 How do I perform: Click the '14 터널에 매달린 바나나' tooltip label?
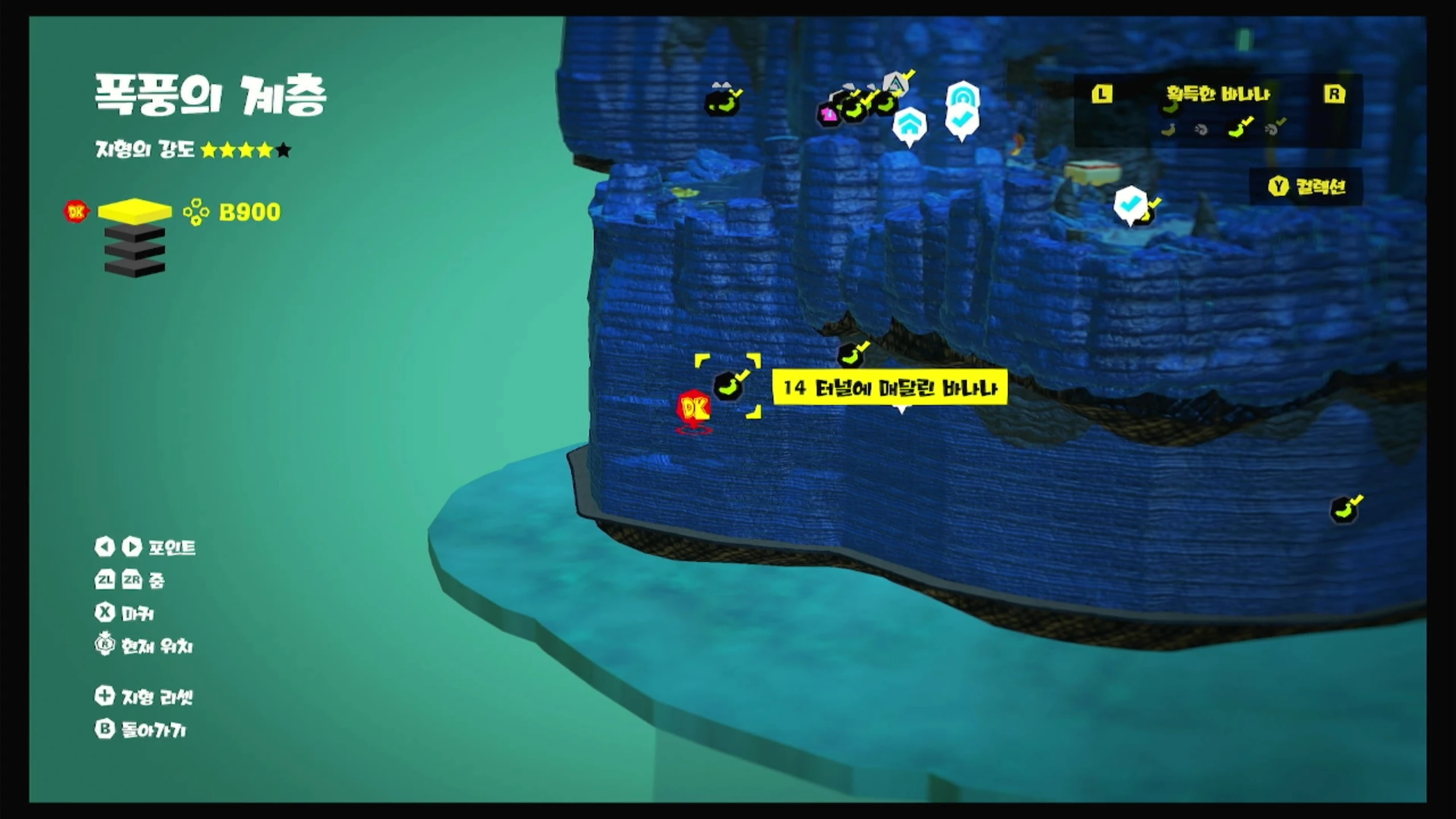point(890,388)
